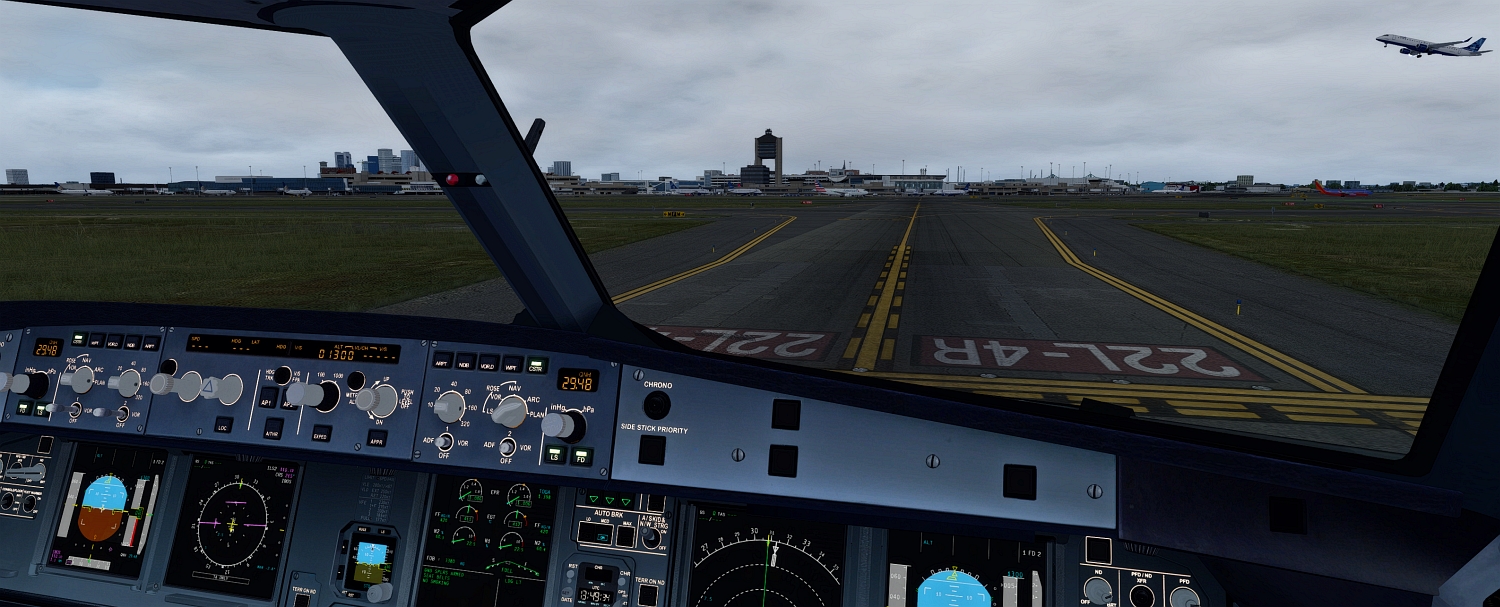
Task: Click the PFD/ND XFR button
Action: point(1141,596)
